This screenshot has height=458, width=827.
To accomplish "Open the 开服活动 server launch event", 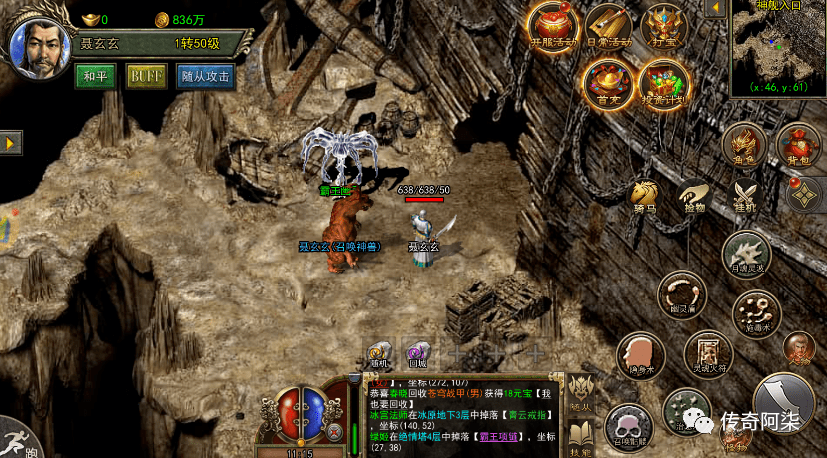I will [554, 25].
